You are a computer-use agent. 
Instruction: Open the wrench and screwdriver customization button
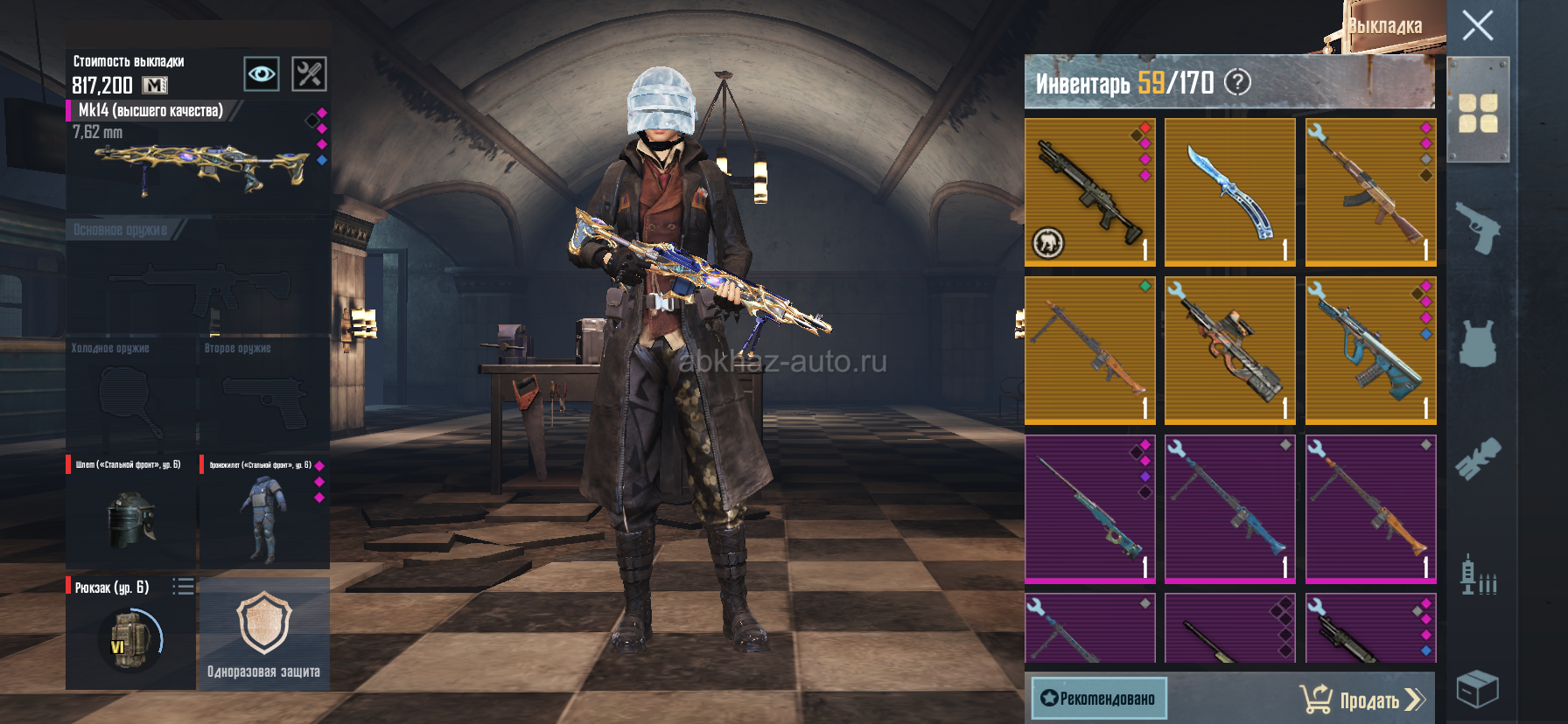tap(309, 74)
